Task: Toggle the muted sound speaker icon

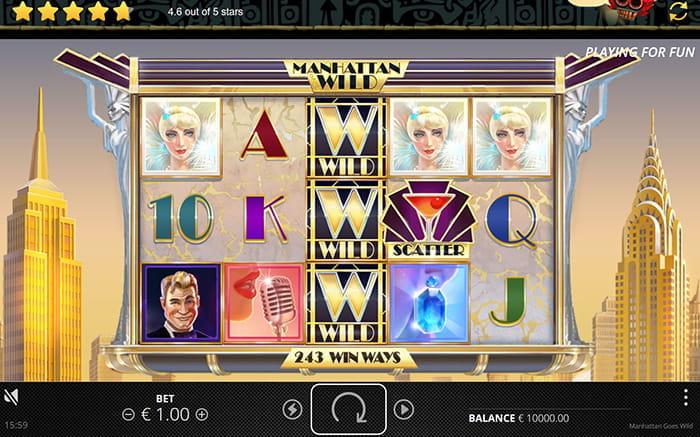Action: point(13,397)
